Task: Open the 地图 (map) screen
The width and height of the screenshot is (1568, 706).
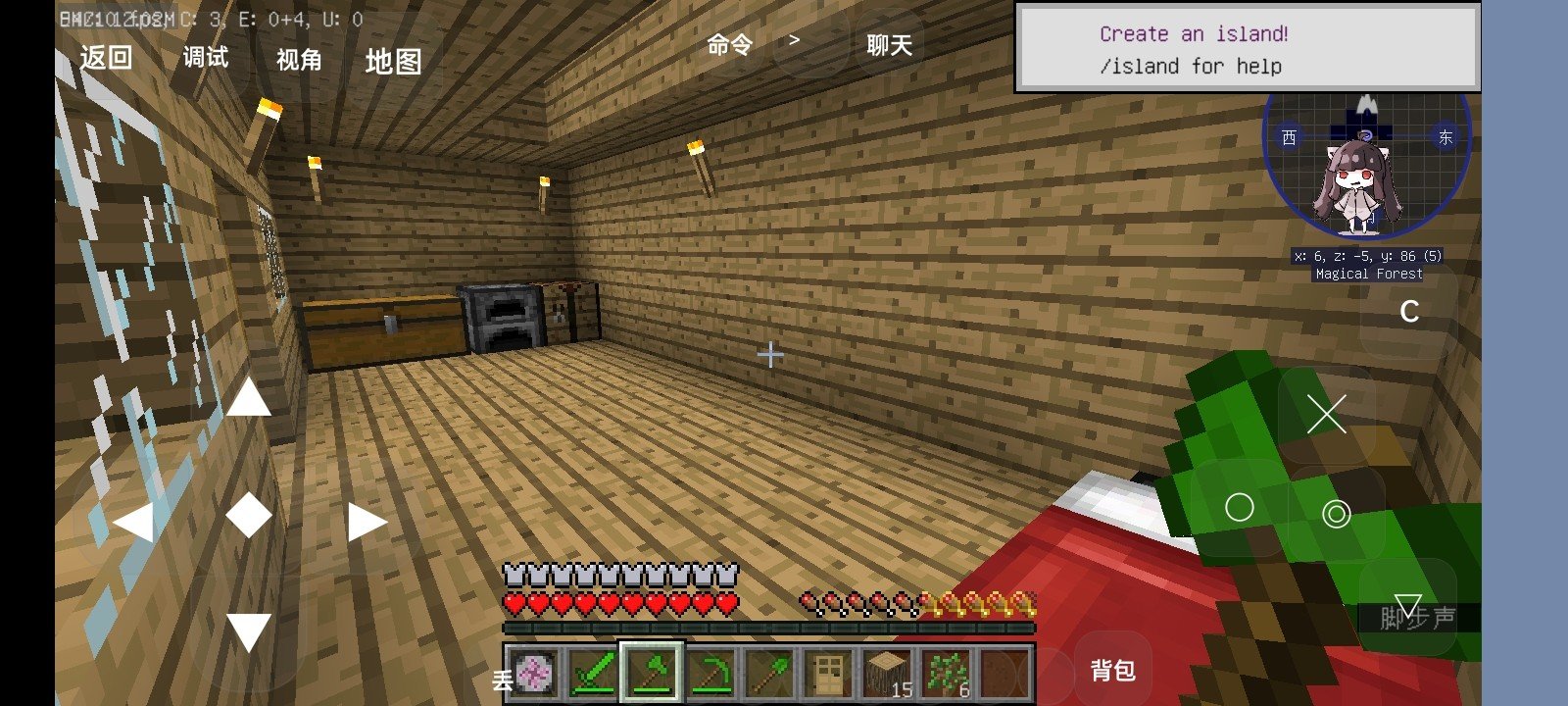Action: pos(393,62)
